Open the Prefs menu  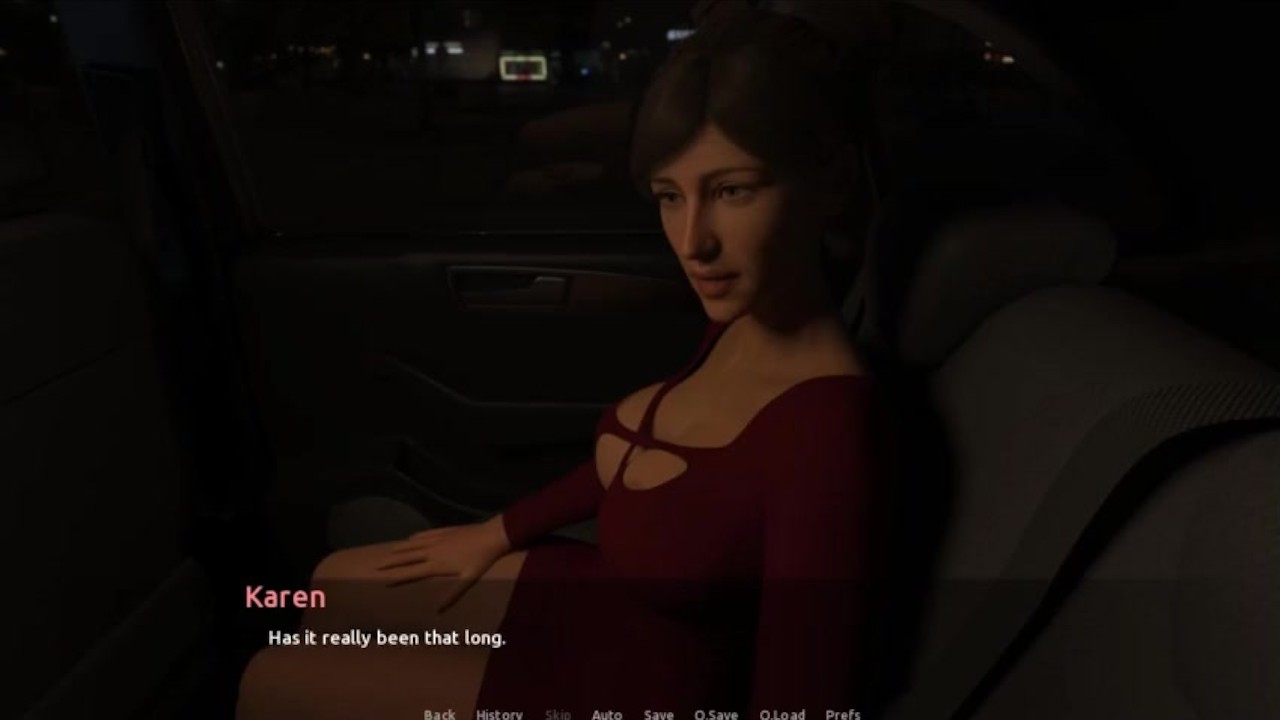(843, 713)
